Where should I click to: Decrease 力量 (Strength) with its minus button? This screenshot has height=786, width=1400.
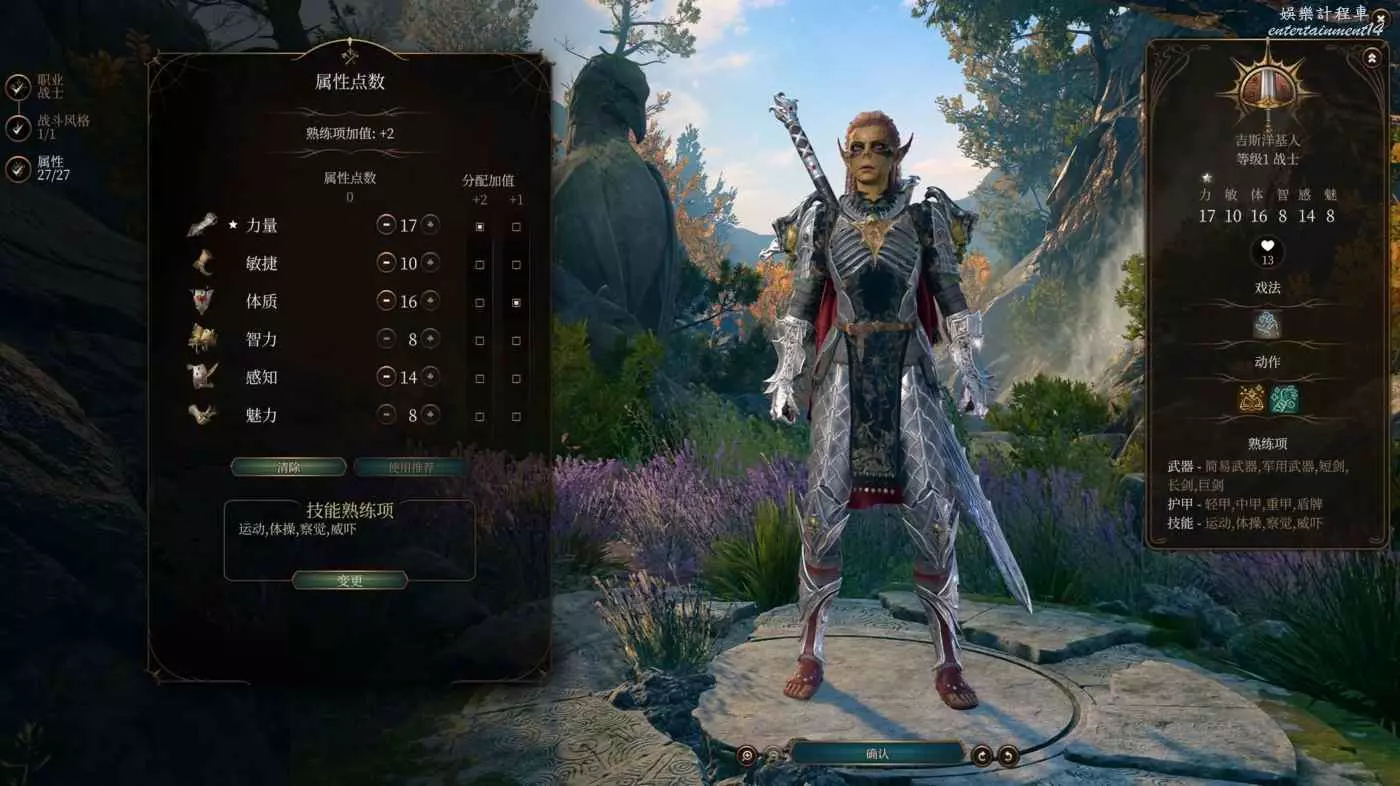[x=386, y=225]
